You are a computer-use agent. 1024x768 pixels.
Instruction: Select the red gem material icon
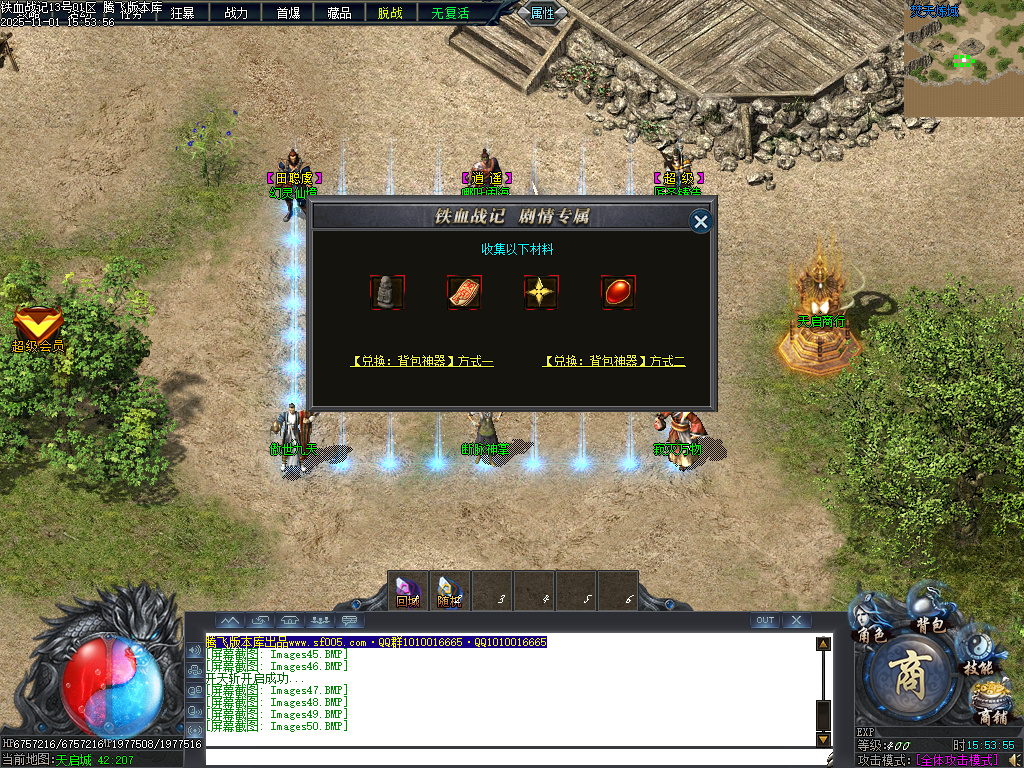[x=618, y=292]
